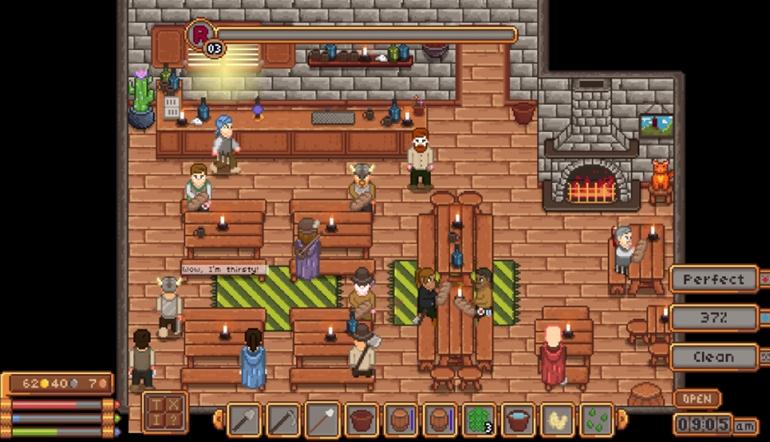Select the shovel hotbar slot
The height and width of the screenshot is (442, 770).
tap(245, 419)
